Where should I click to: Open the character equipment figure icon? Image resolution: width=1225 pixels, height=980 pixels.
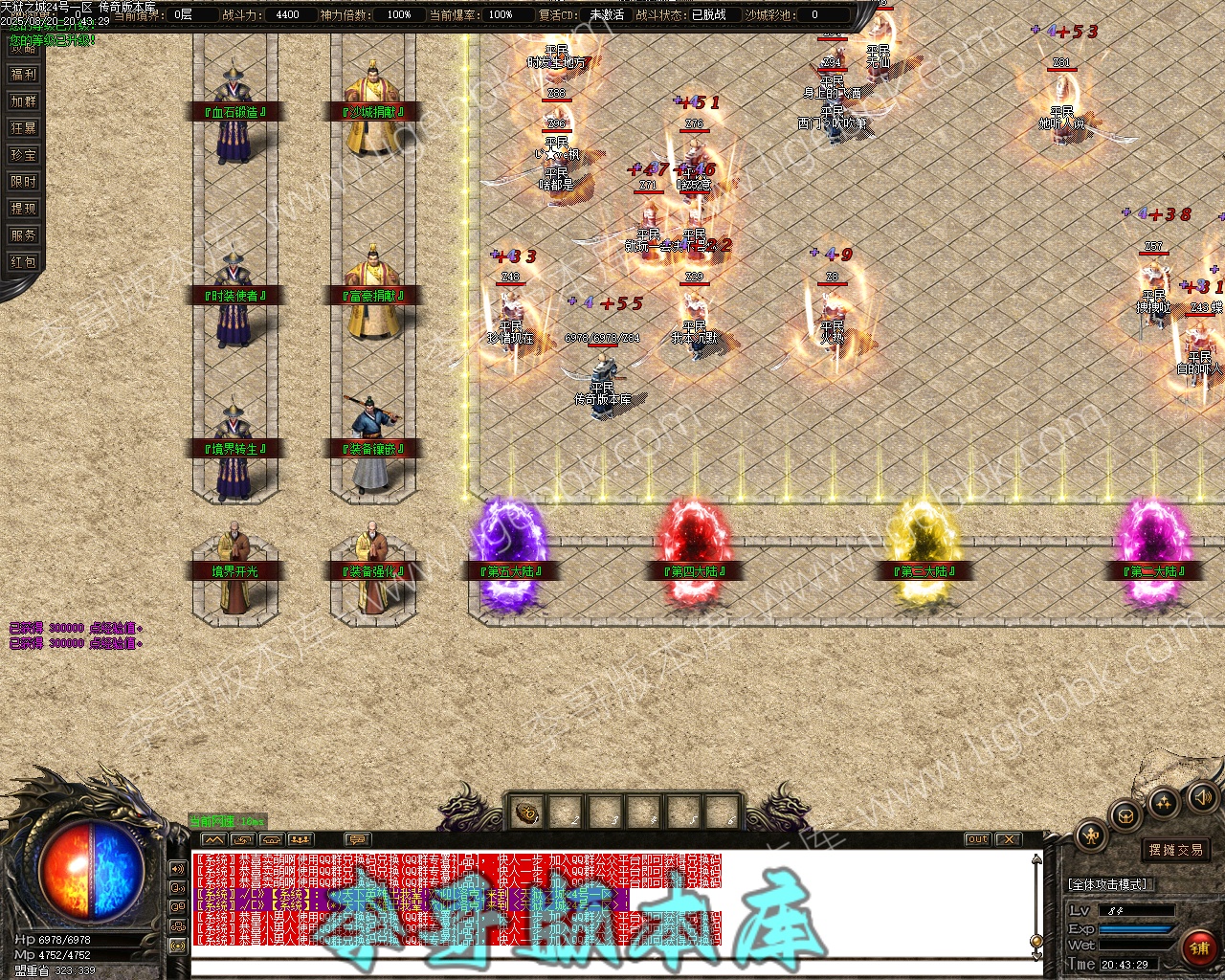tap(1092, 835)
